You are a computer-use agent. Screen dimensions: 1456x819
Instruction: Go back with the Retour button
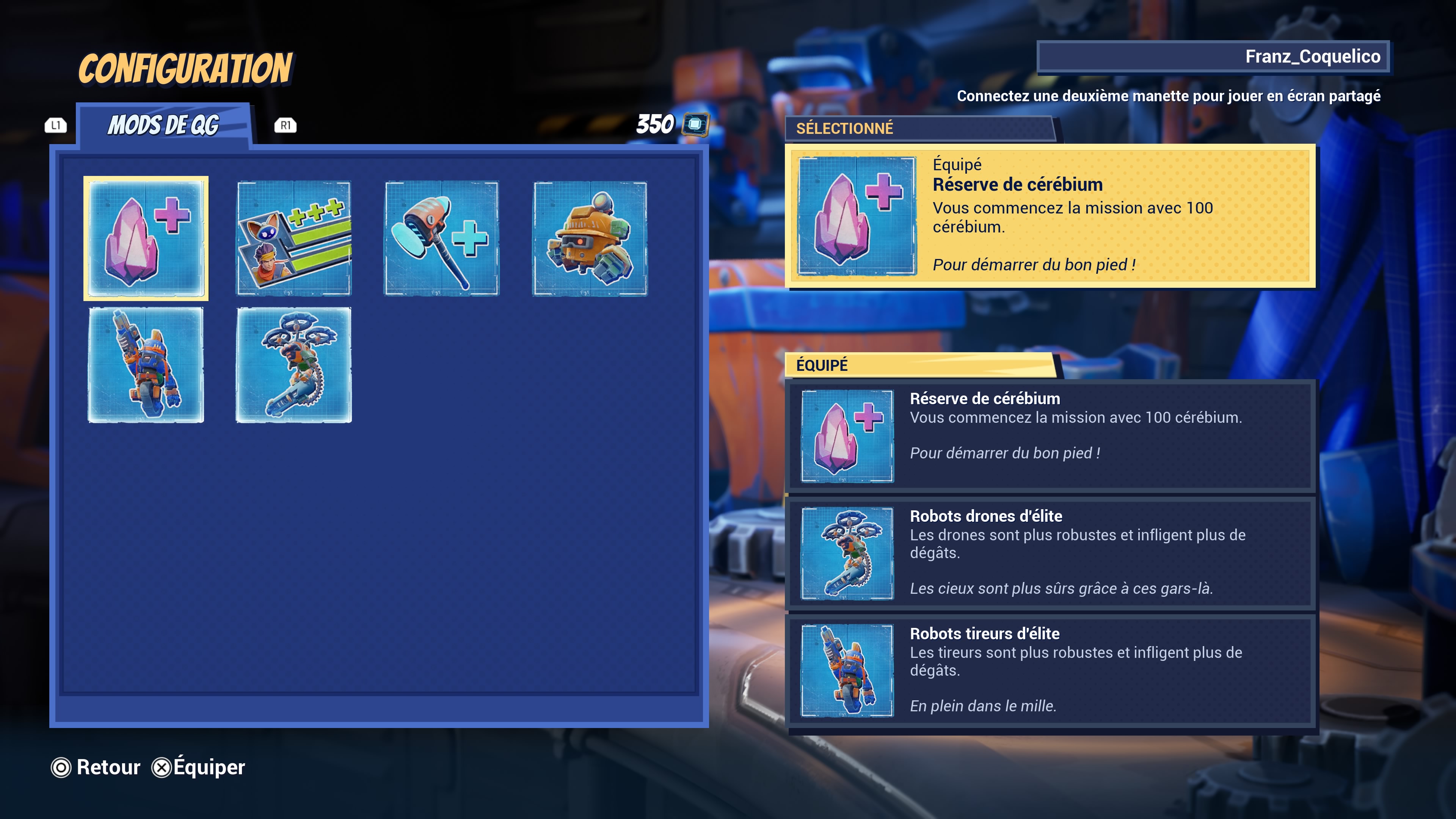[96, 767]
